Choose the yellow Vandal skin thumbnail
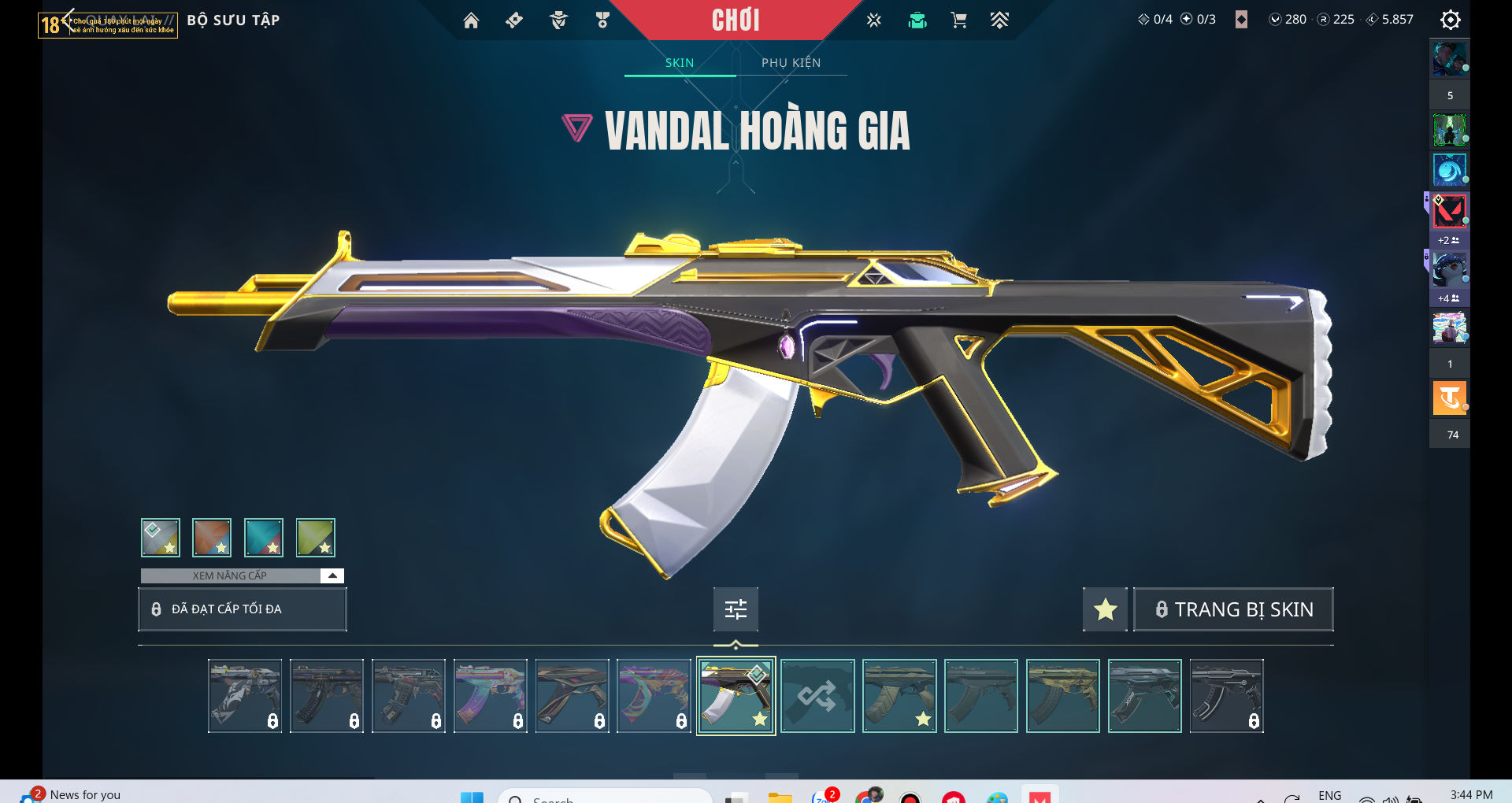 [1063, 696]
